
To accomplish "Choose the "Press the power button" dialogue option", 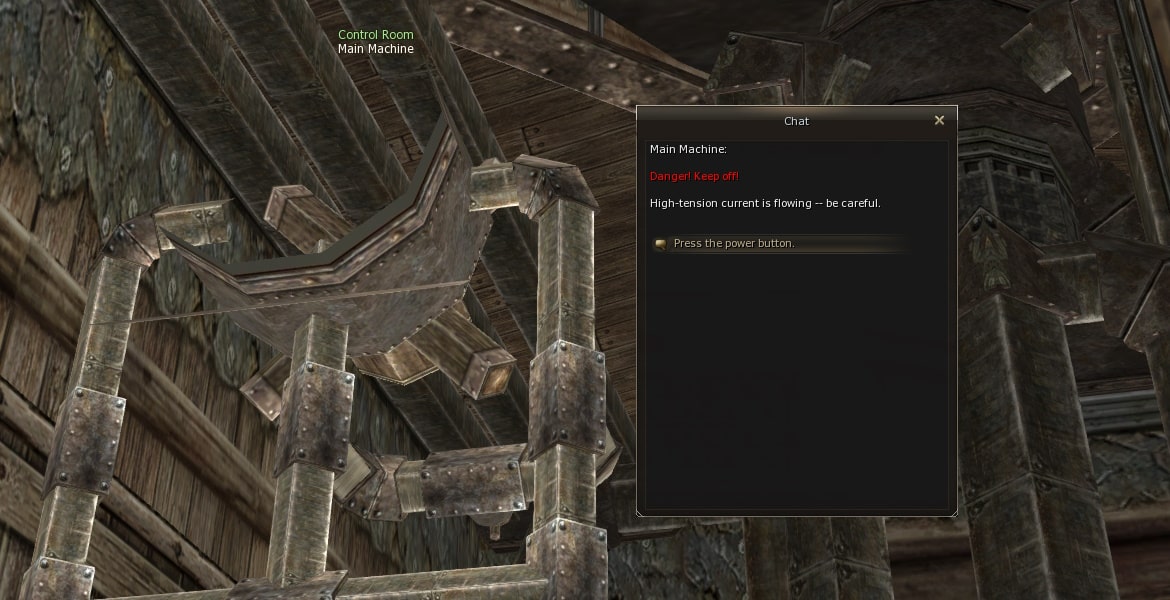I will [734, 244].
